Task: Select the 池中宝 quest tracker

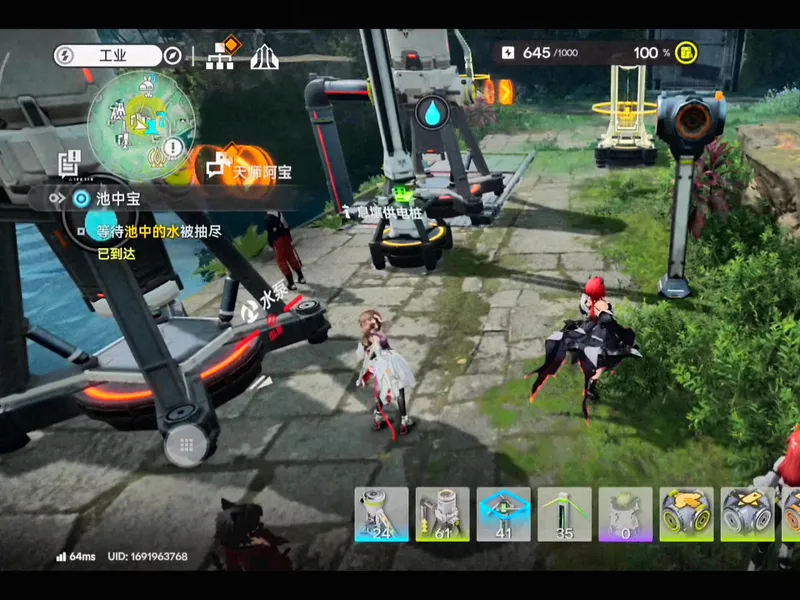Action: [x=118, y=199]
